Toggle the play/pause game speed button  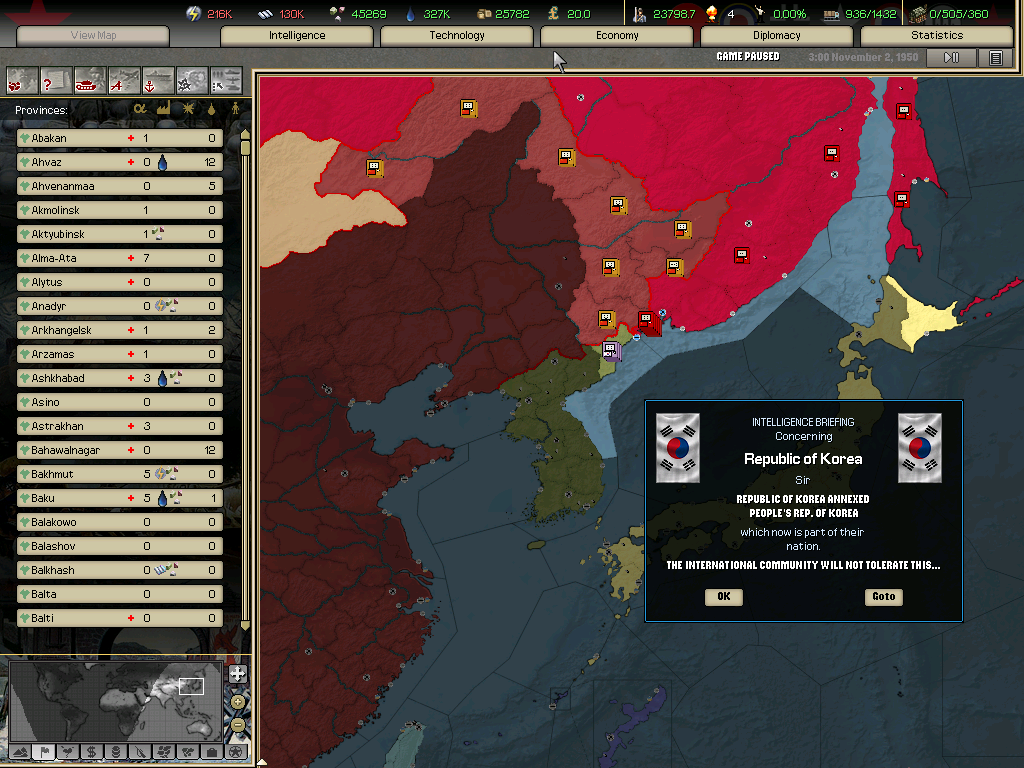951,58
